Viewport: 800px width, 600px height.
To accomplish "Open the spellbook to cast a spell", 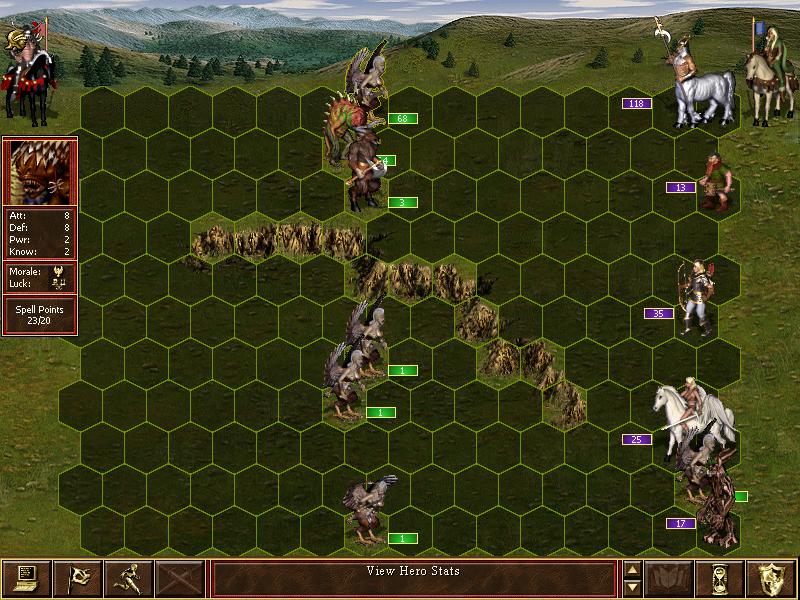I will pos(668,577).
